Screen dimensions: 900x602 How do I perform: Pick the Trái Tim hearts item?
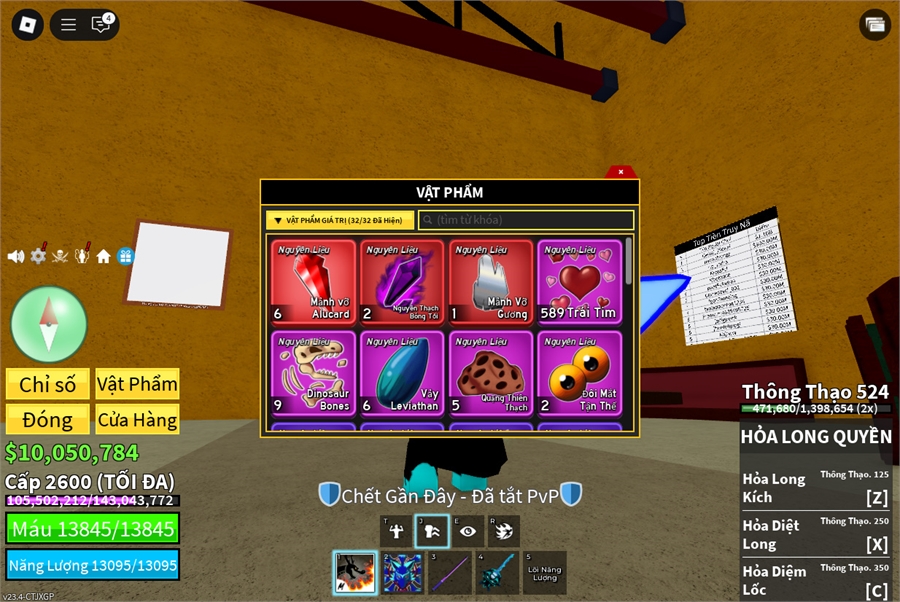580,282
